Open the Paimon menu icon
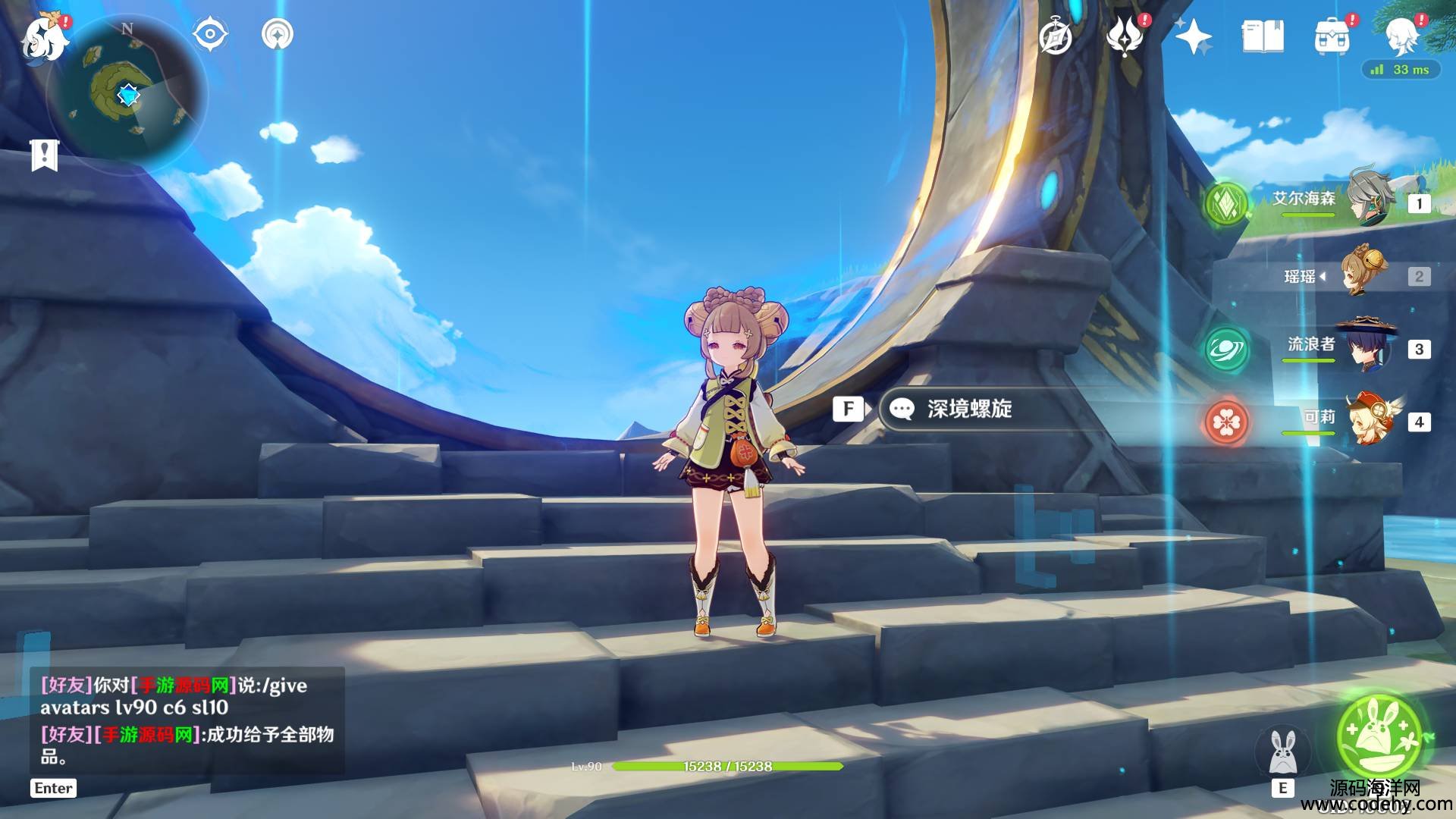 44,36
